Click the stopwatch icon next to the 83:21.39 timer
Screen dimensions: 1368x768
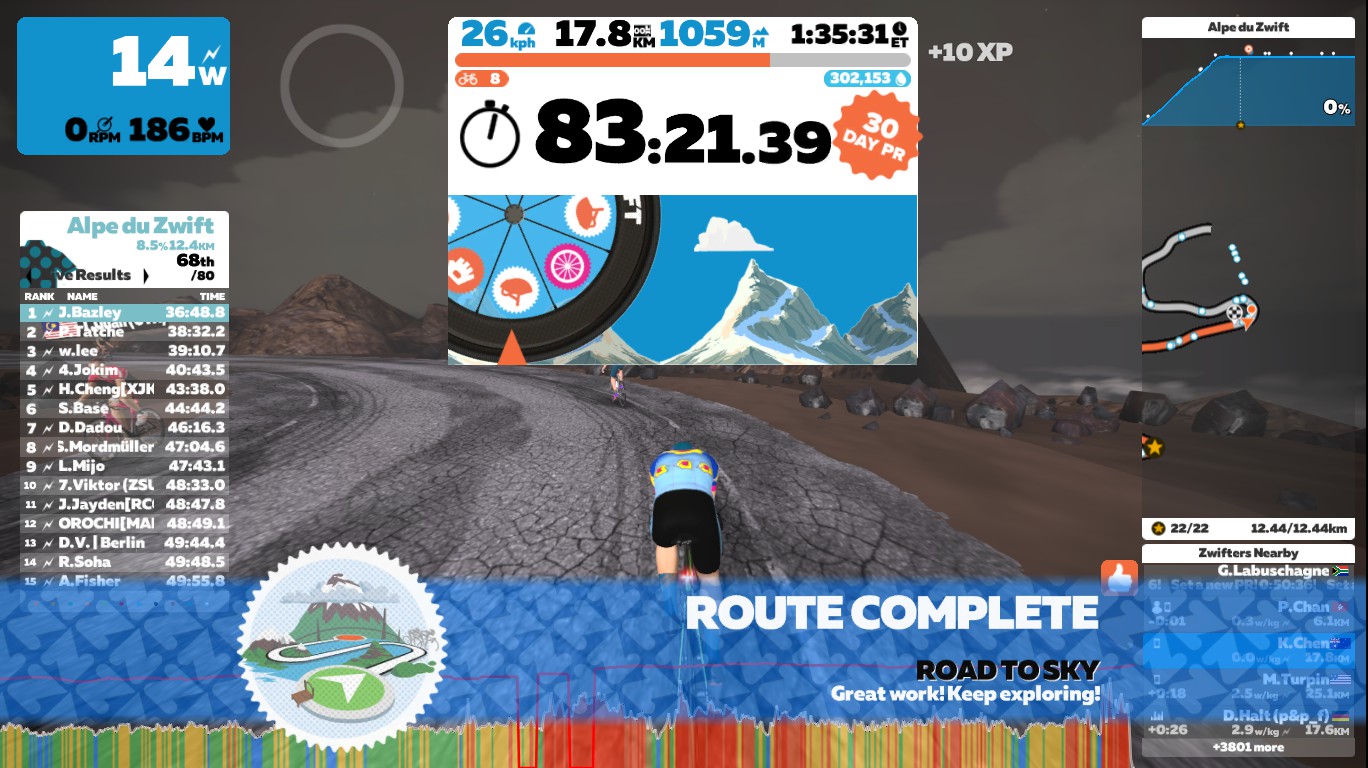coord(490,135)
